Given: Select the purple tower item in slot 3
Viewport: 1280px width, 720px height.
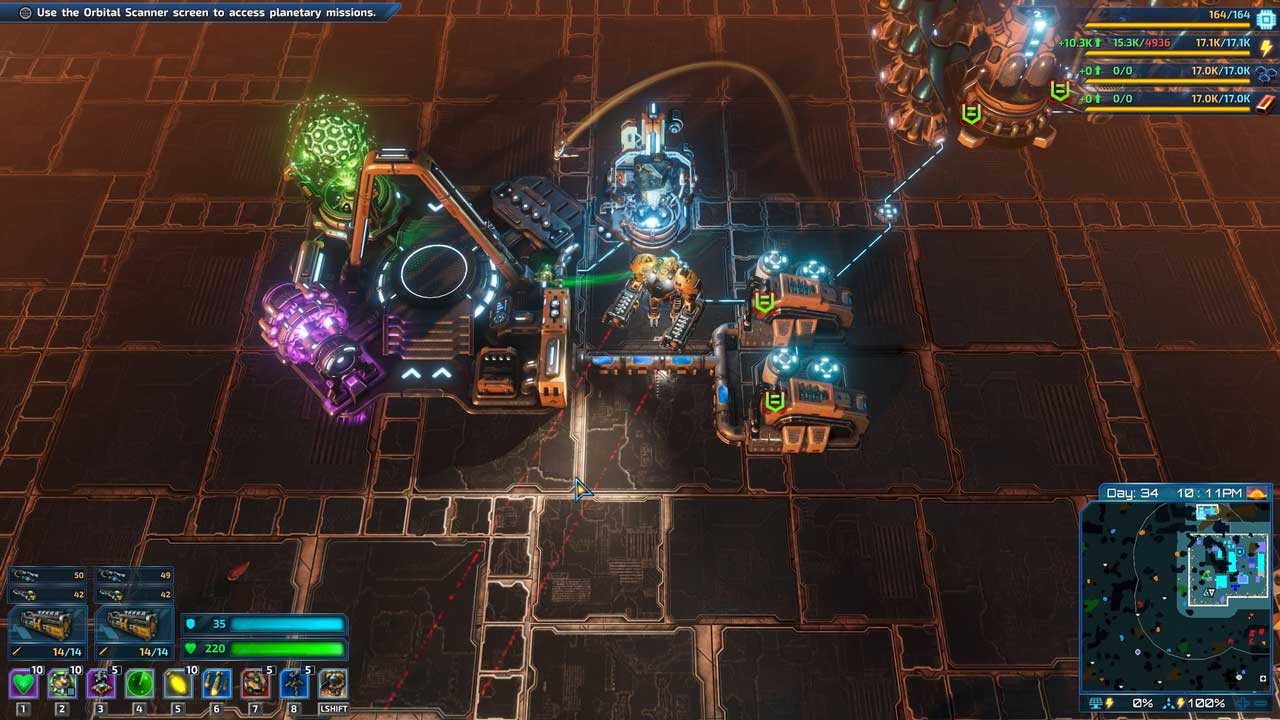Looking at the screenshot, I should [x=101, y=684].
